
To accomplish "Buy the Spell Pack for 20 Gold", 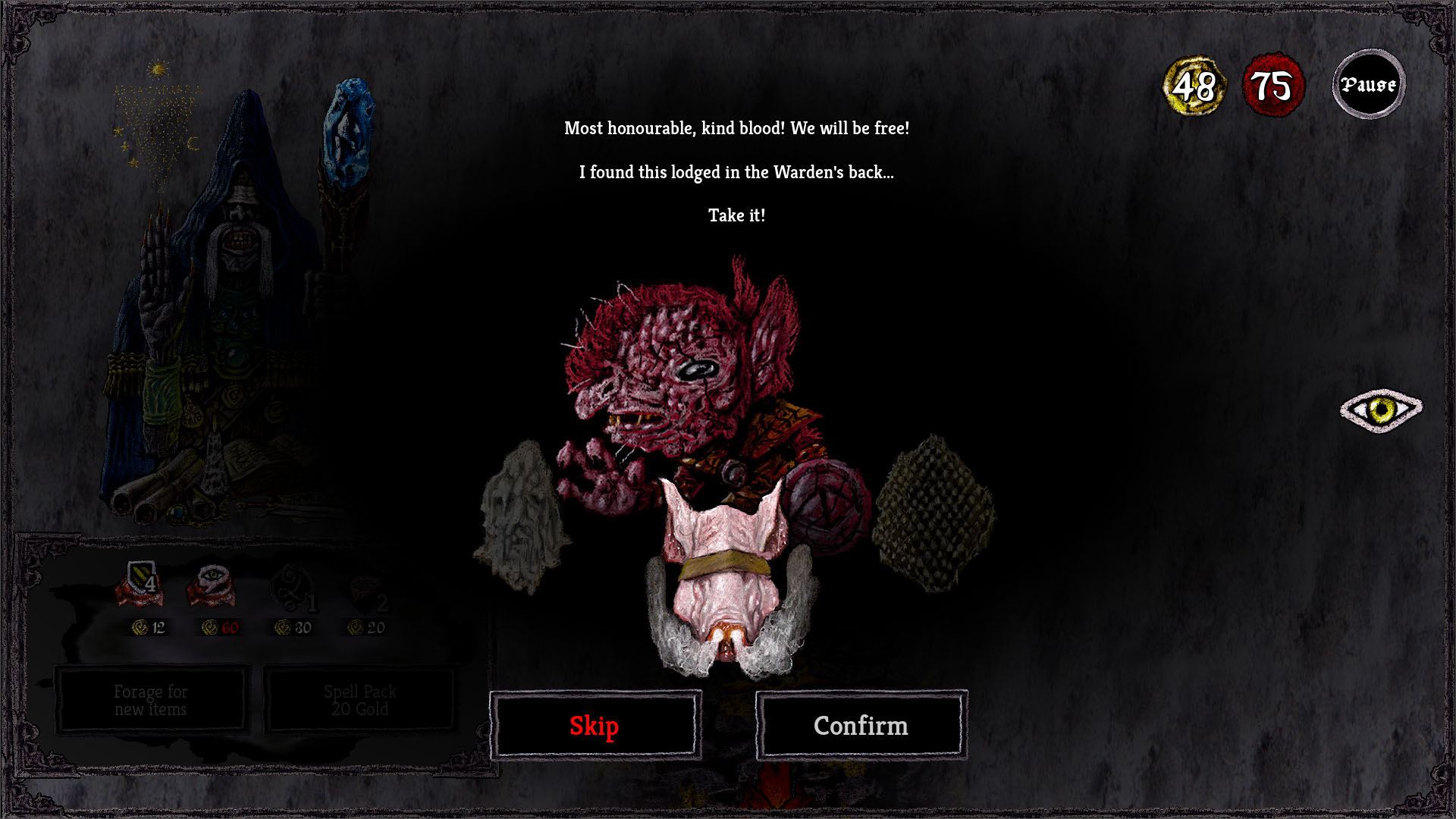I will (x=359, y=699).
